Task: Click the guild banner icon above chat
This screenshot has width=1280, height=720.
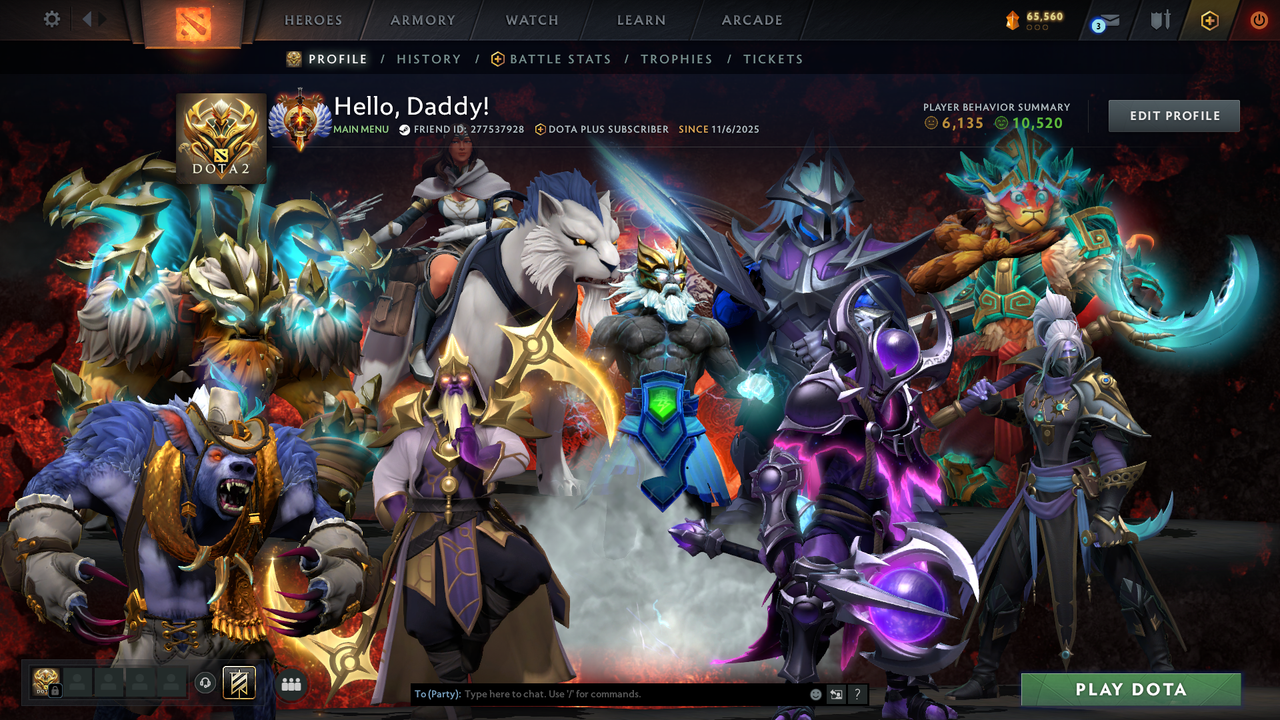Action: point(238,682)
